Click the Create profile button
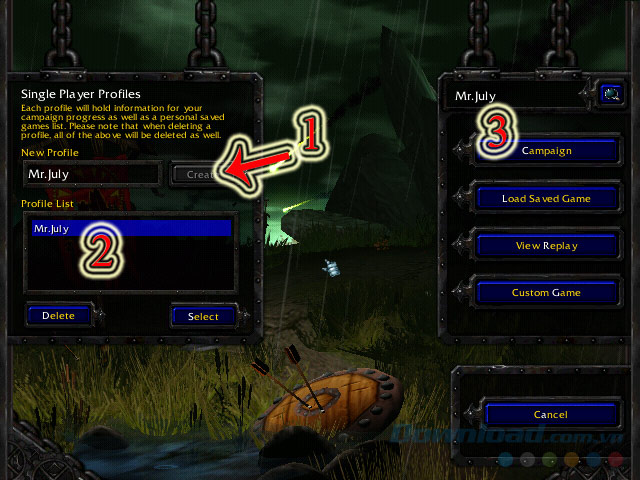The width and height of the screenshot is (640, 480). coord(198,174)
